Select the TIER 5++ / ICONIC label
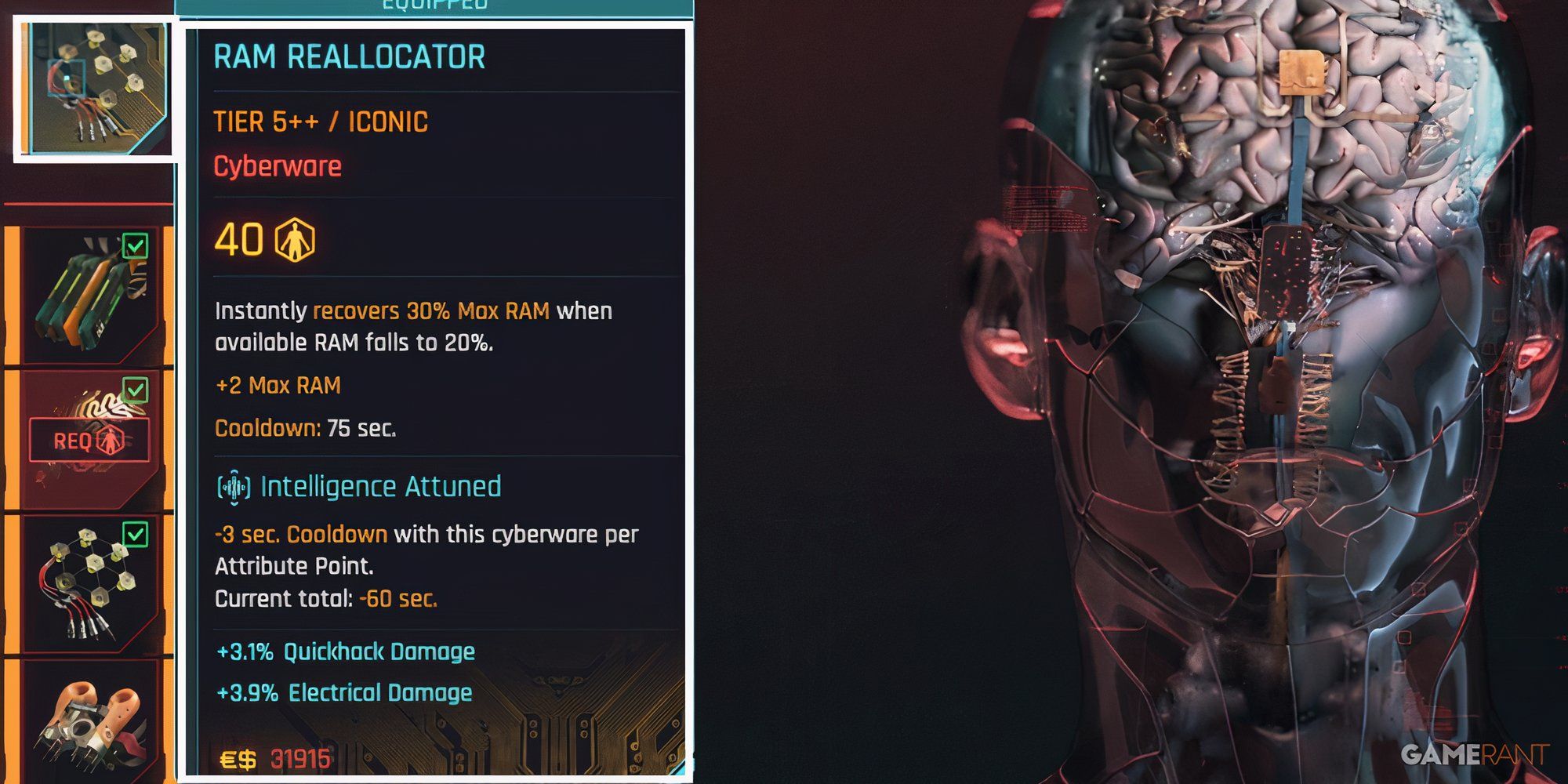This screenshot has width=1568, height=784. (x=321, y=121)
